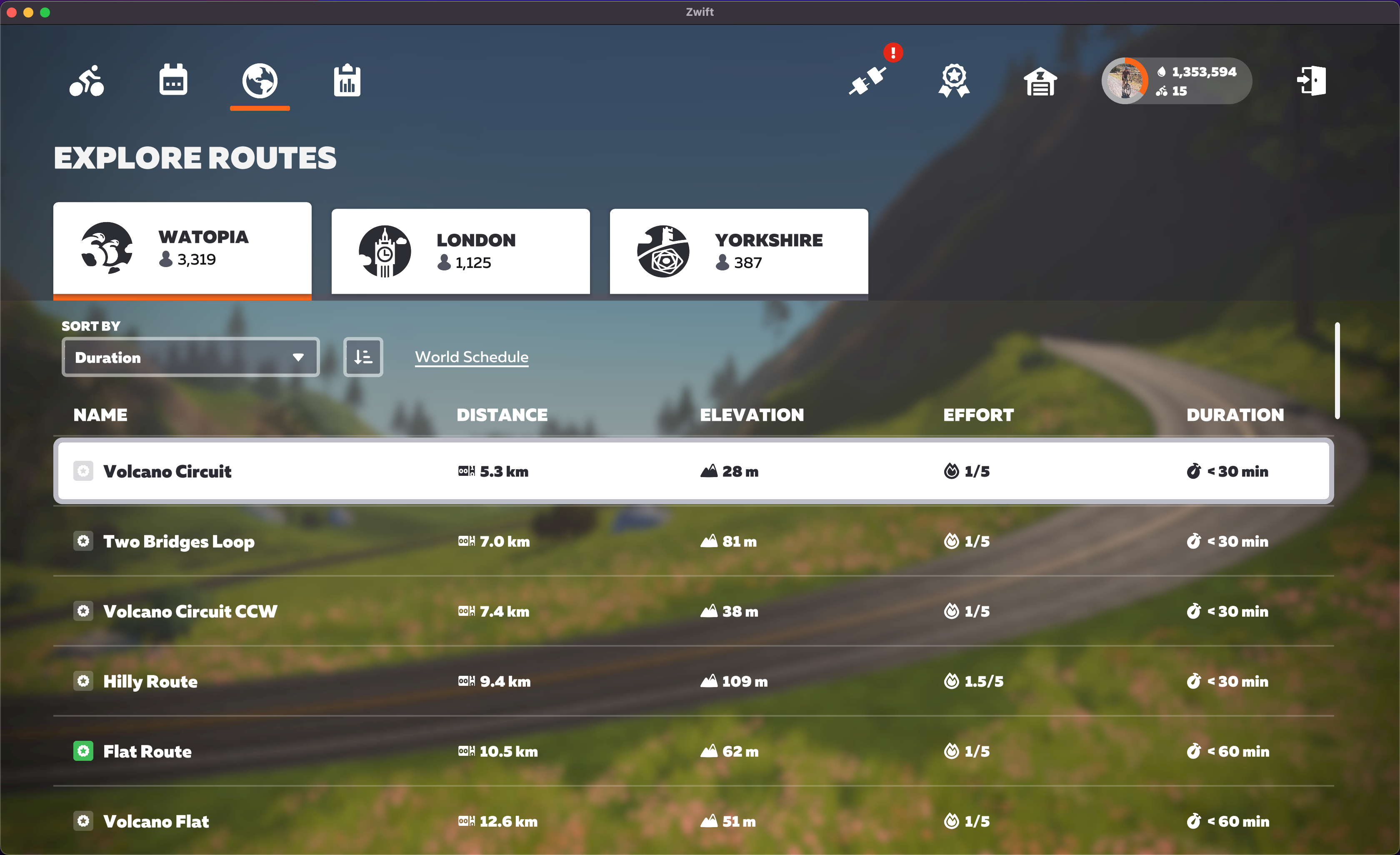
Task: Open the rider profile panel
Action: click(x=1176, y=81)
